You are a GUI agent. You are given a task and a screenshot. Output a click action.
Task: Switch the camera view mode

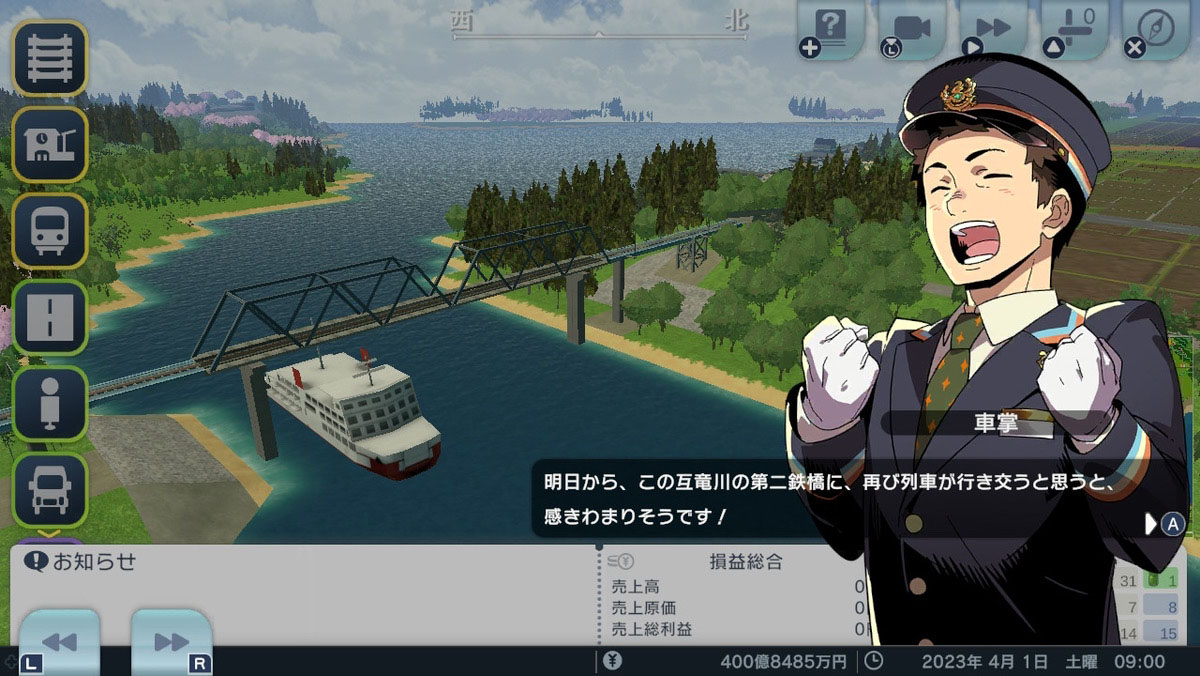pyautogui.click(x=912, y=27)
